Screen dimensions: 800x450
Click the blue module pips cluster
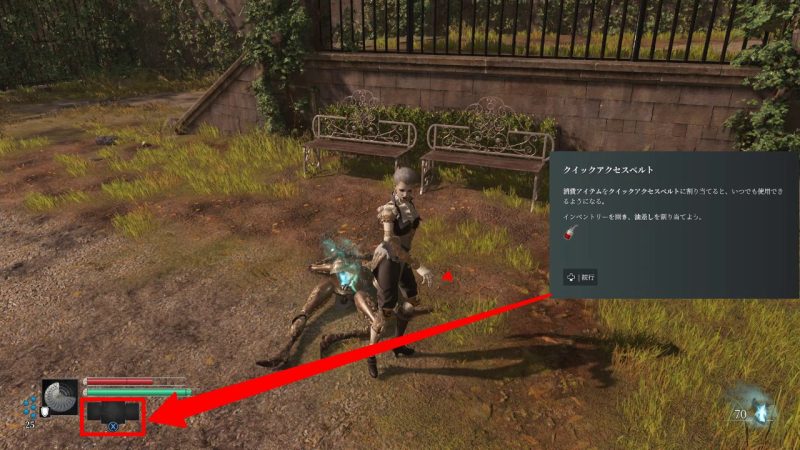pyautogui.click(x=30, y=406)
